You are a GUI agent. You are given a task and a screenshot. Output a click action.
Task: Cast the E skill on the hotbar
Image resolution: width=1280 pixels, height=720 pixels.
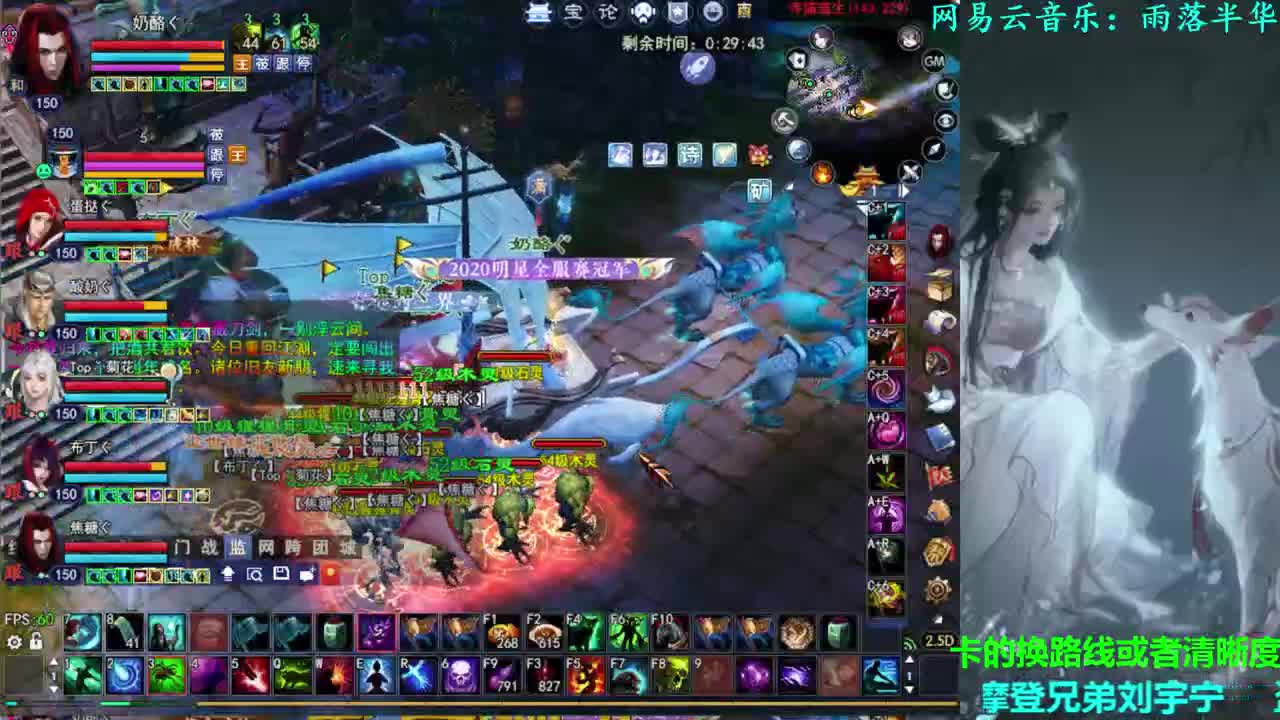pos(376,674)
